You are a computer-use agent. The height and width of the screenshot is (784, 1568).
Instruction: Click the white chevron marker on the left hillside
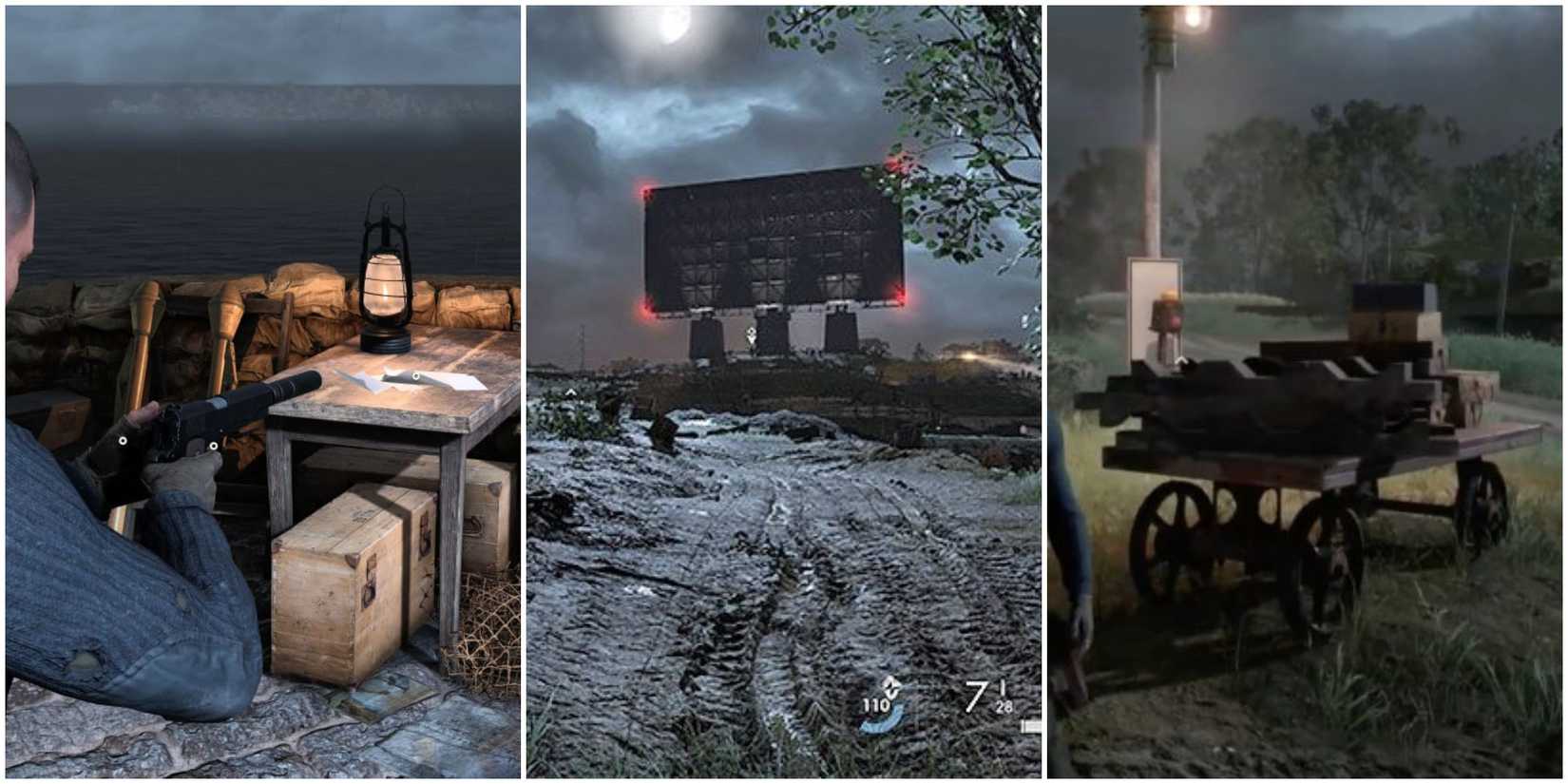coord(570,391)
